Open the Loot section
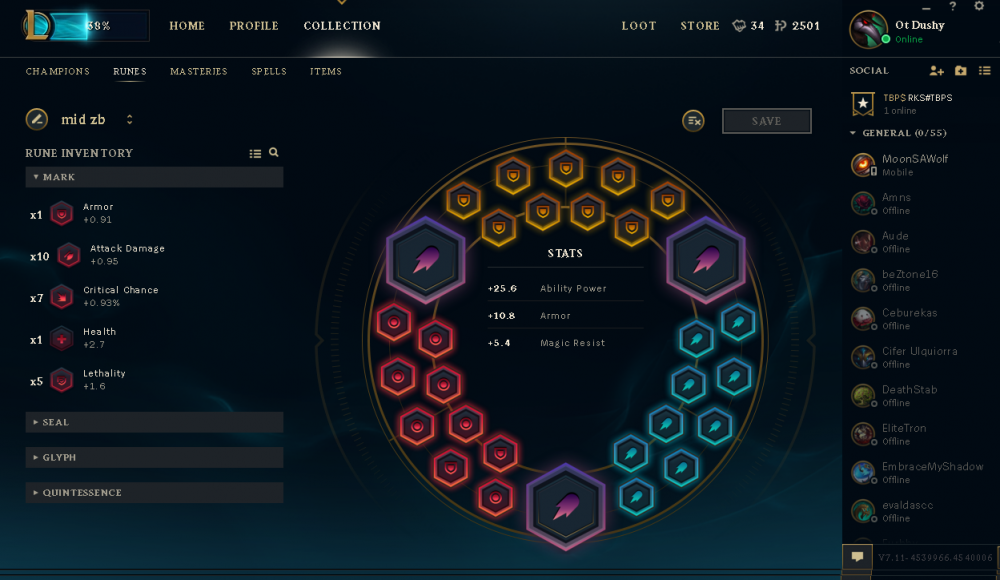 pyautogui.click(x=639, y=26)
